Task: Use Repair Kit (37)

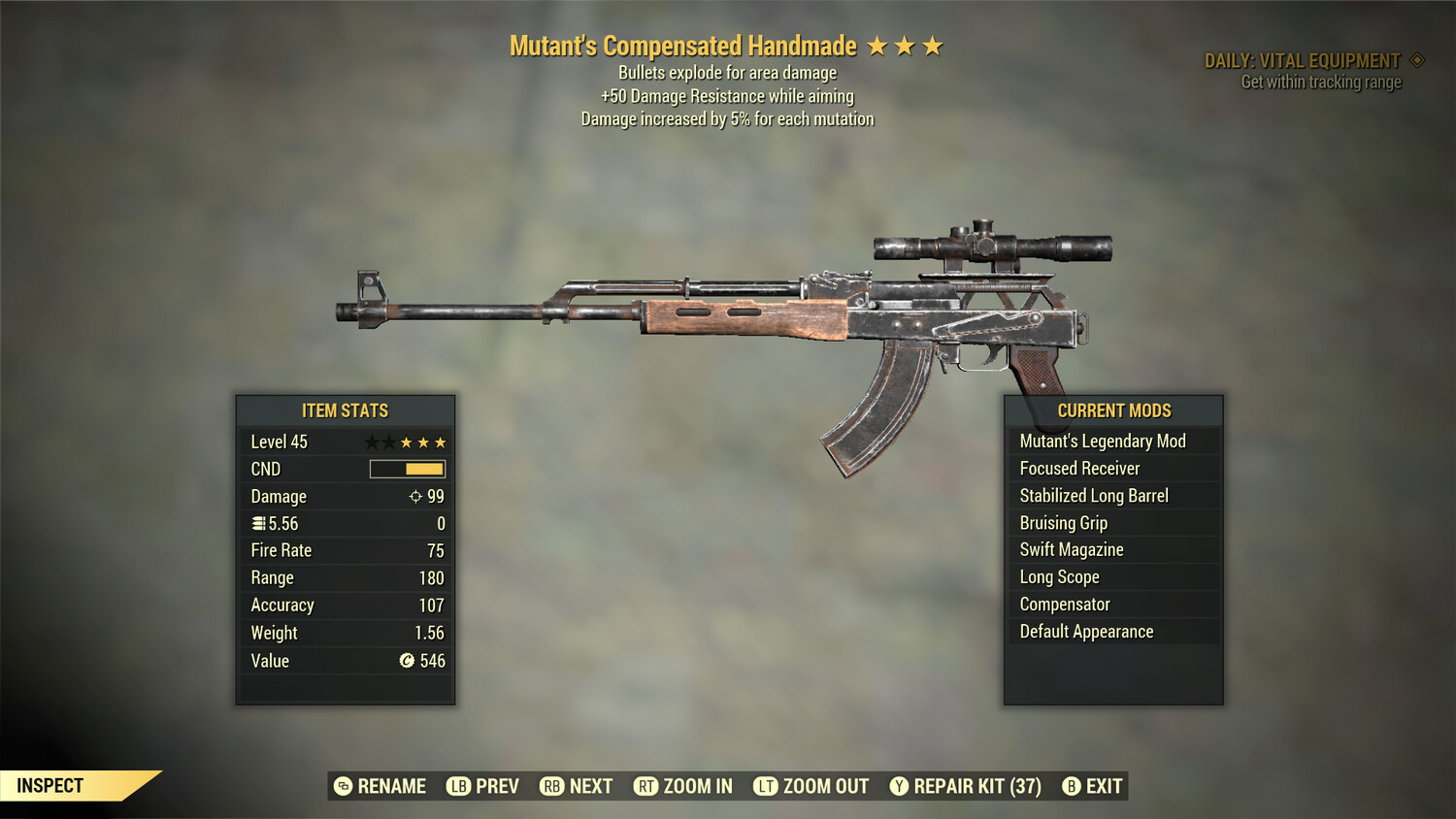Action: (966, 786)
